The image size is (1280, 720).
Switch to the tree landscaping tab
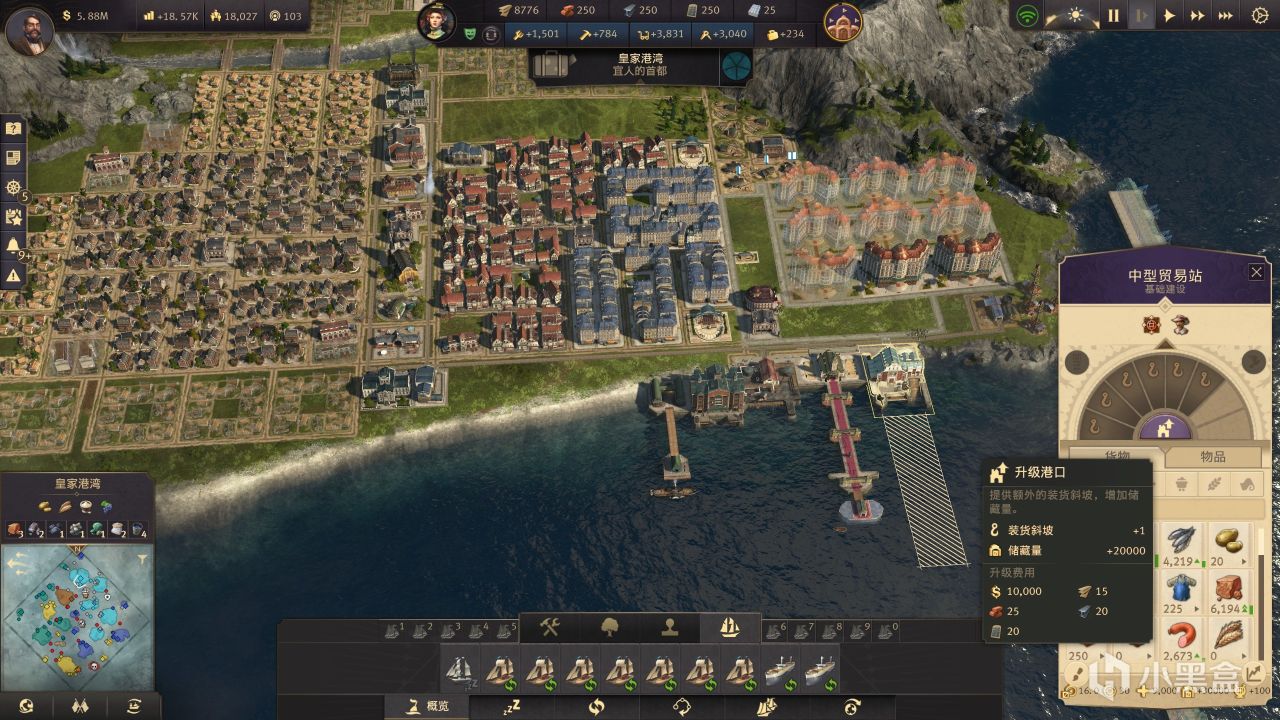609,627
